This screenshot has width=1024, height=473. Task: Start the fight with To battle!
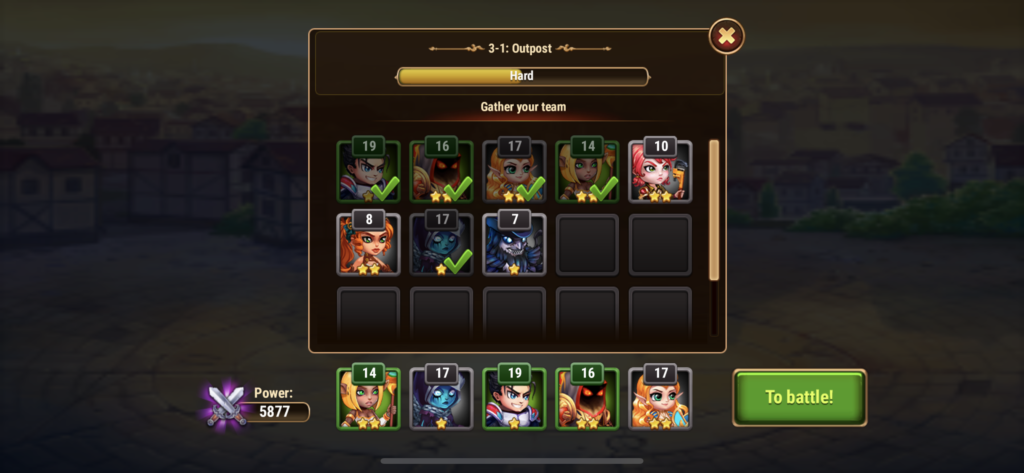pyautogui.click(x=799, y=396)
